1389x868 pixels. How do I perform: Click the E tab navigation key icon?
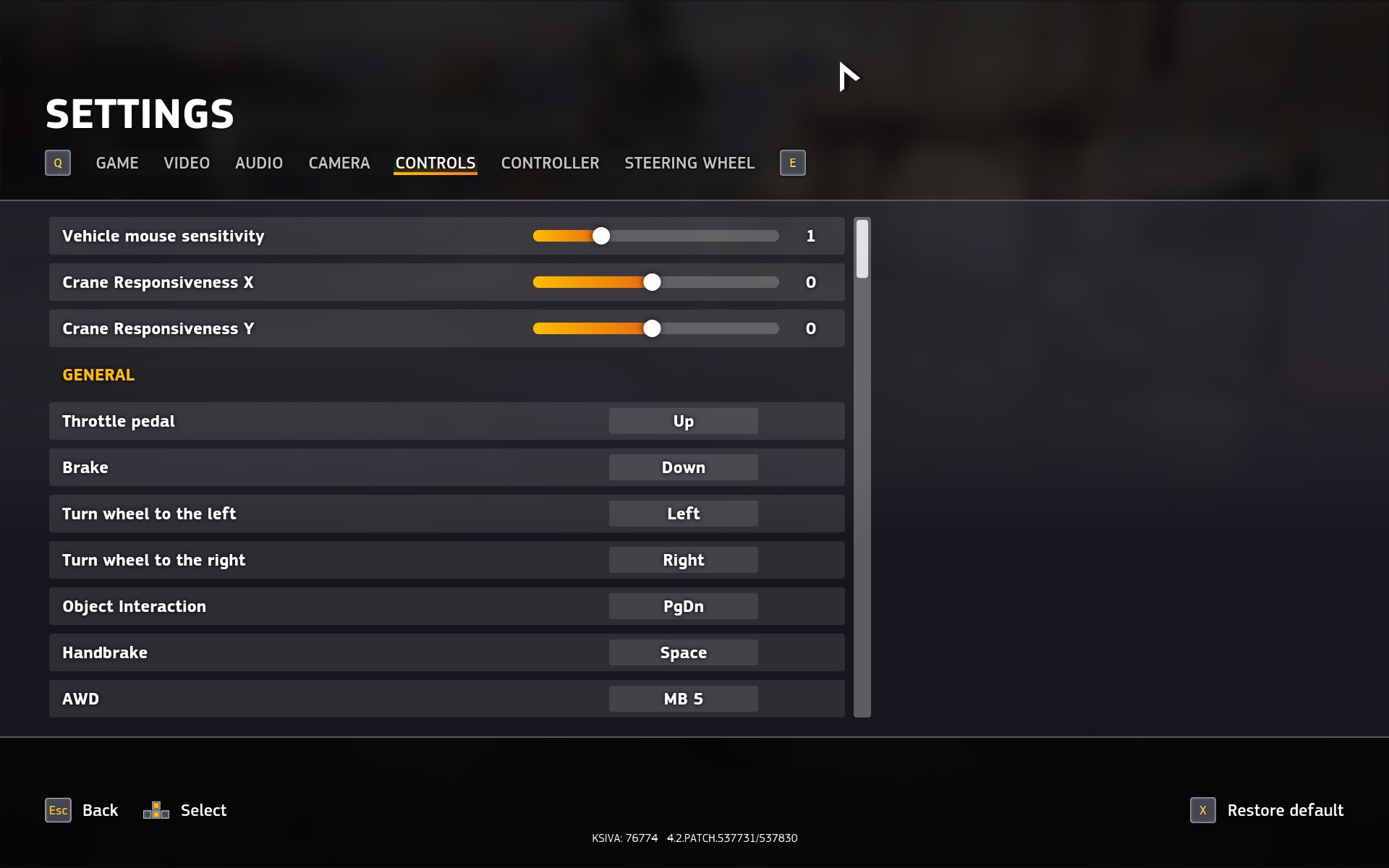pyautogui.click(x=792, y=163)
